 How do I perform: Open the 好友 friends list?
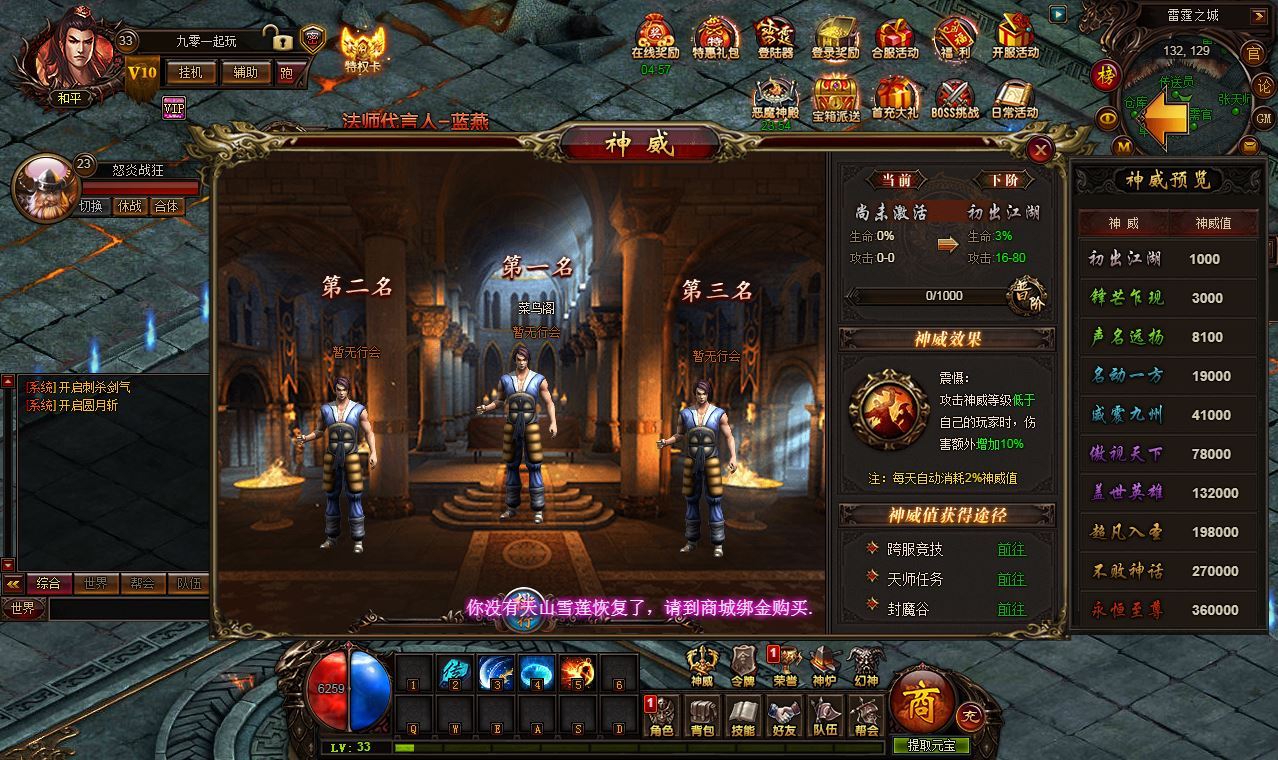[x=784, y=717]
